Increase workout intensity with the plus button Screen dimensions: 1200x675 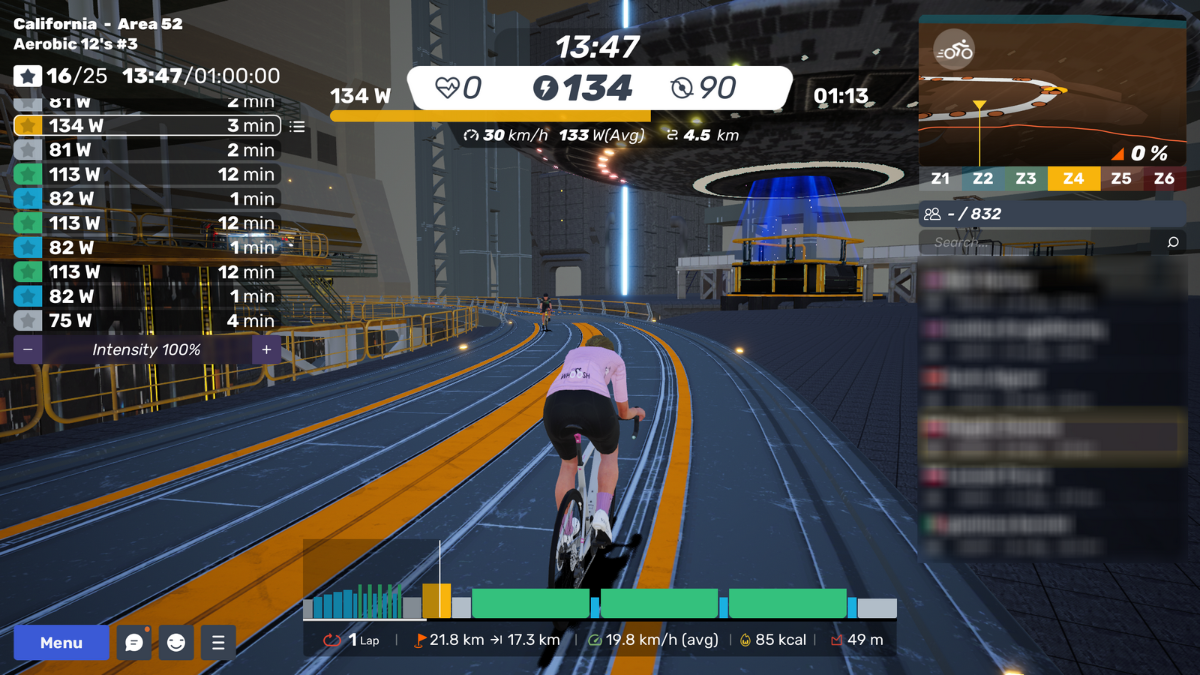(266, 350)
